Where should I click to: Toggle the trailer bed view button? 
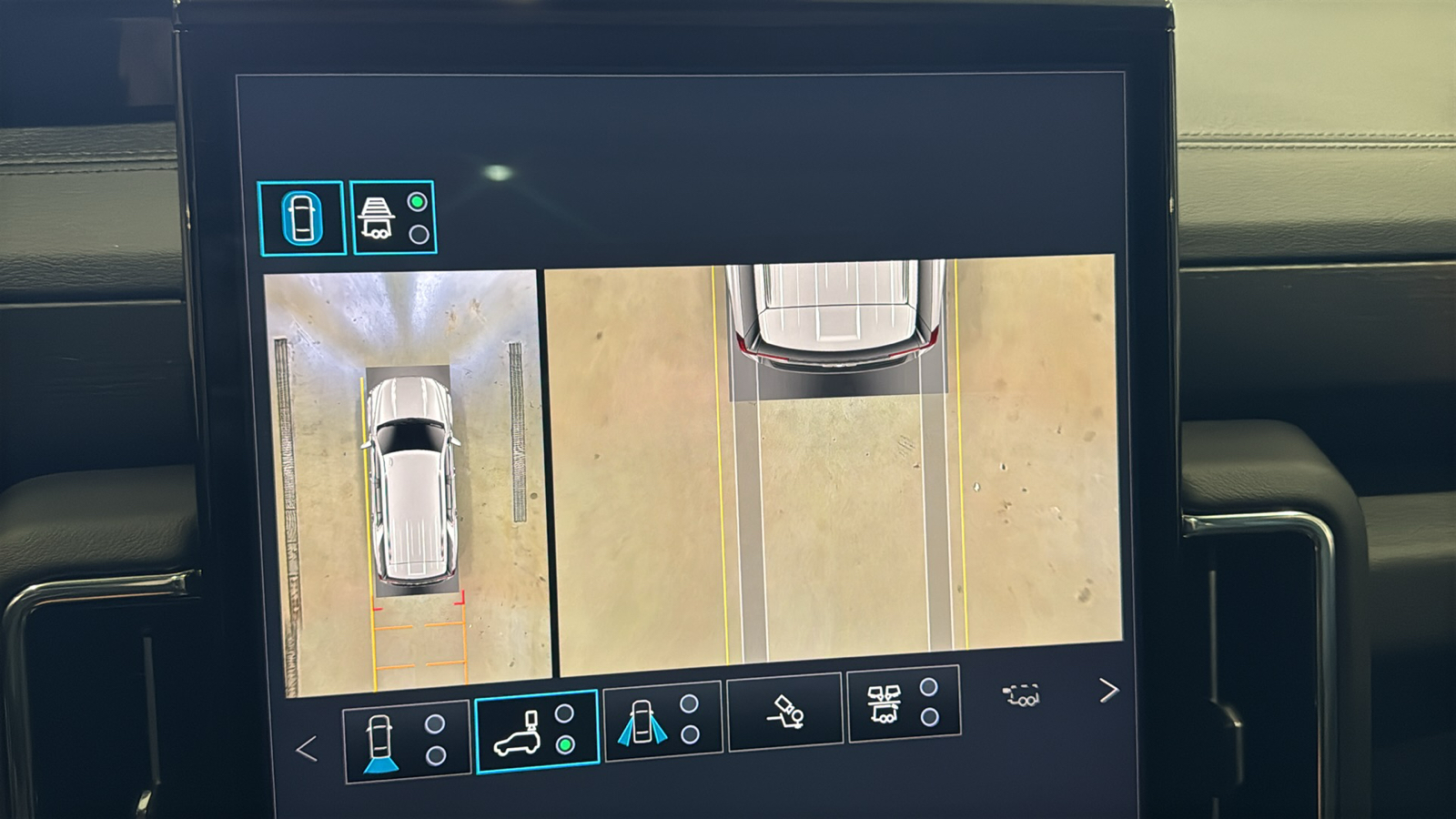[x=393, y=218]
